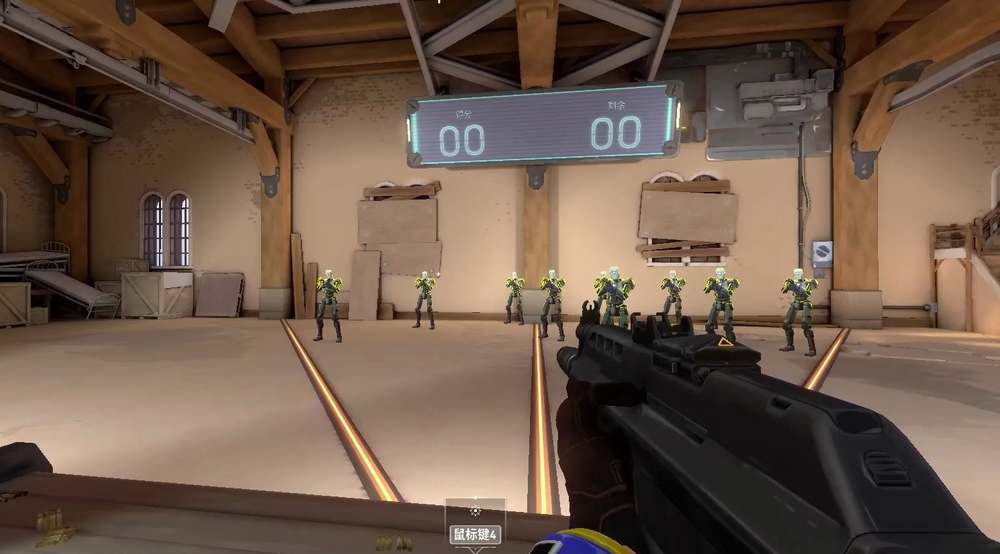Select the ability icon above the 鼠标键4 label
The height and width of the screenshot is (554, 1000).
pyautogui.click(x=475, y=512)
